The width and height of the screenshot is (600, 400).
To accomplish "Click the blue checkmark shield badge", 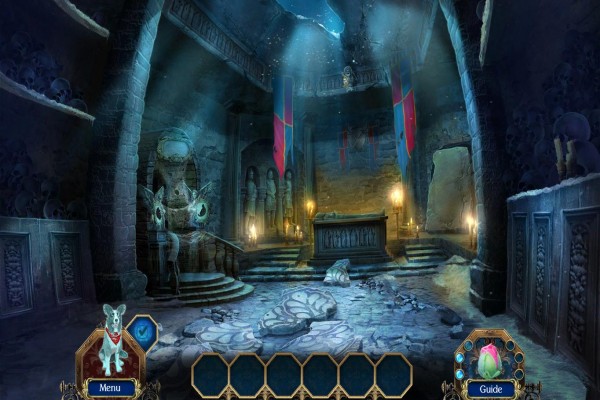I will click(x=145, y=333).
